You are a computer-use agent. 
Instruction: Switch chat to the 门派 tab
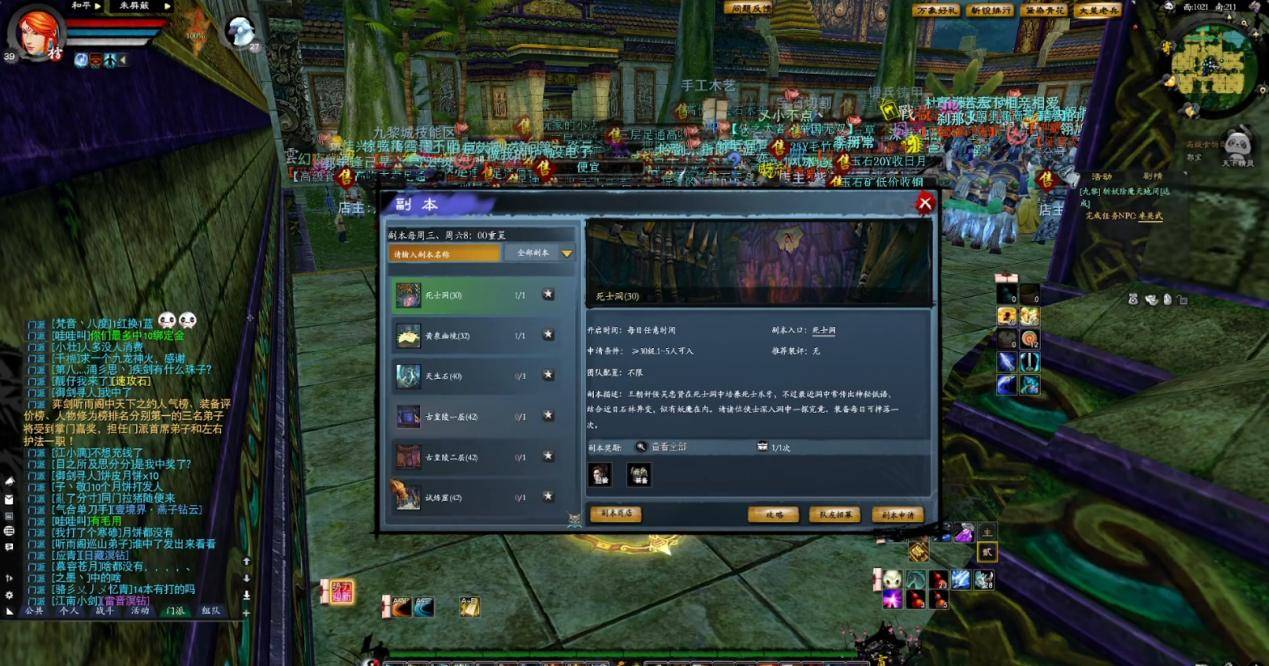coord(174,610)
